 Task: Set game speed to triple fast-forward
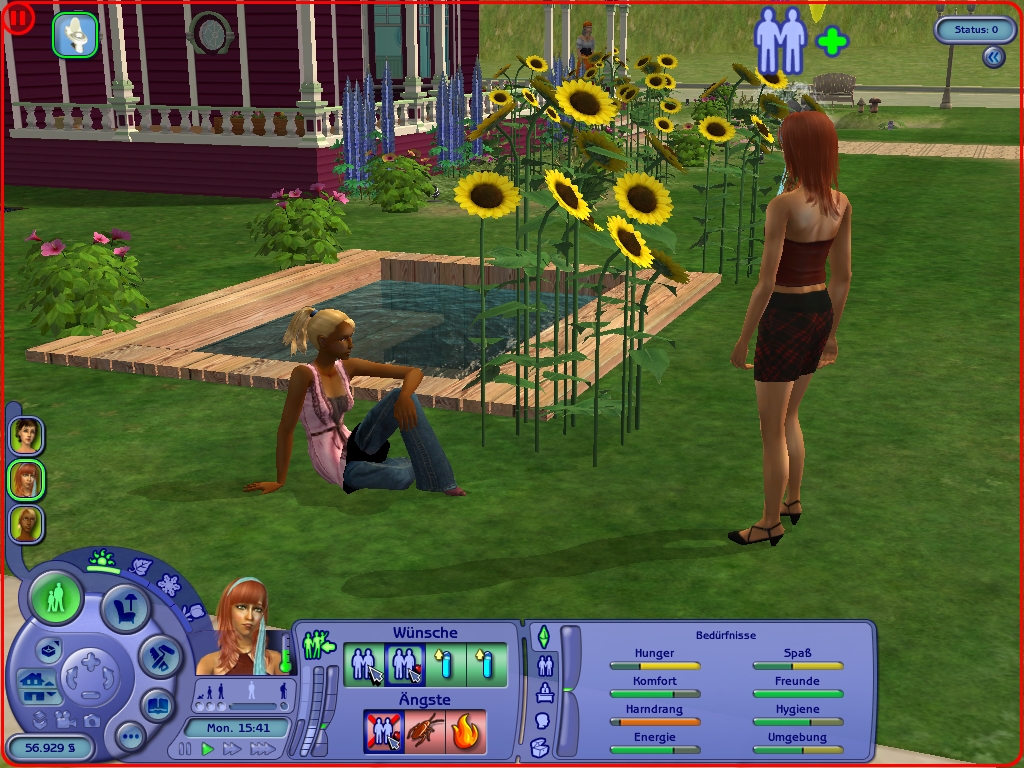pyautogui.click(x=262, y=749)
